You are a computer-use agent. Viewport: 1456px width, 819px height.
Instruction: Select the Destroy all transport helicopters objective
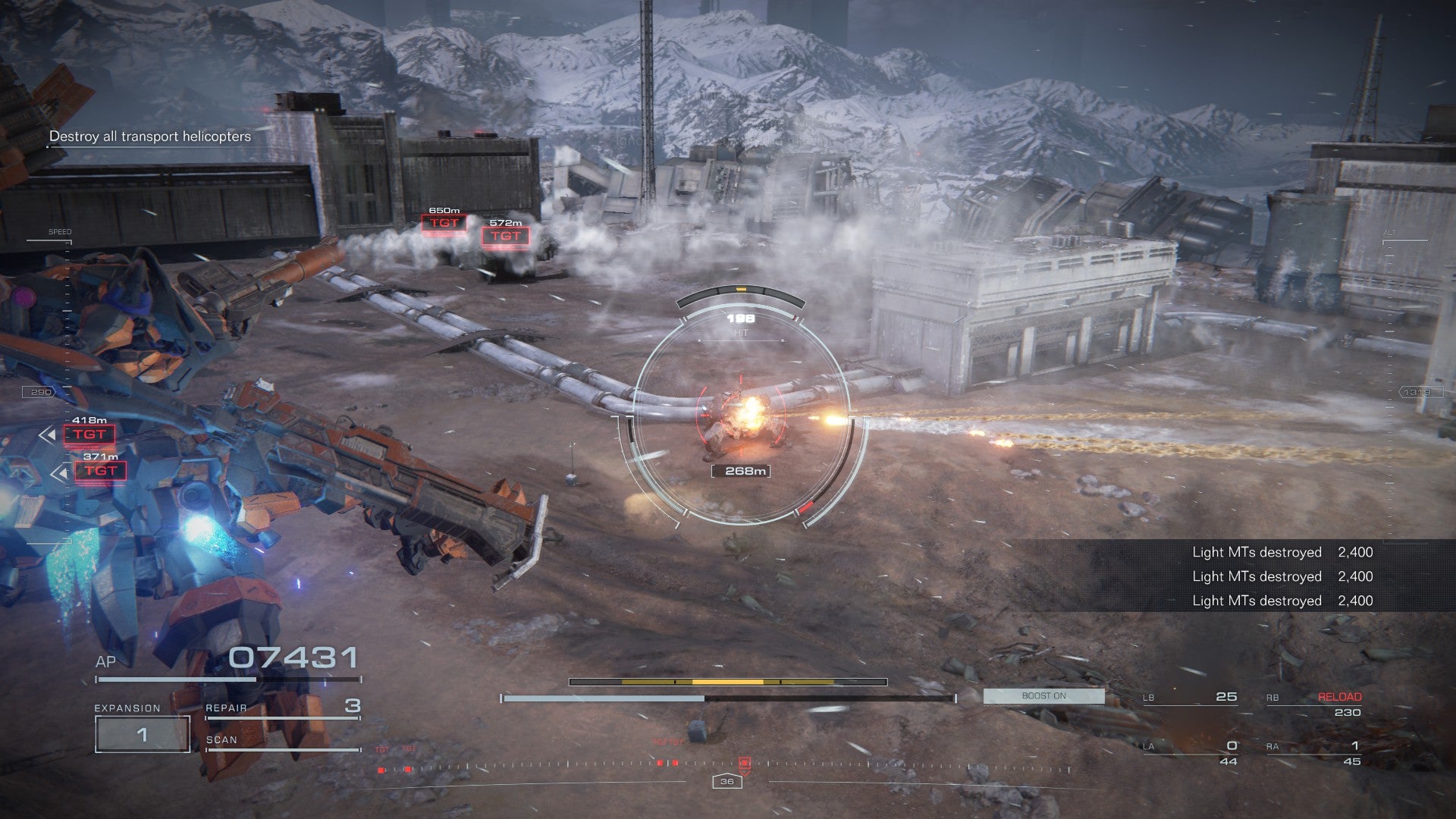point(149,136)
